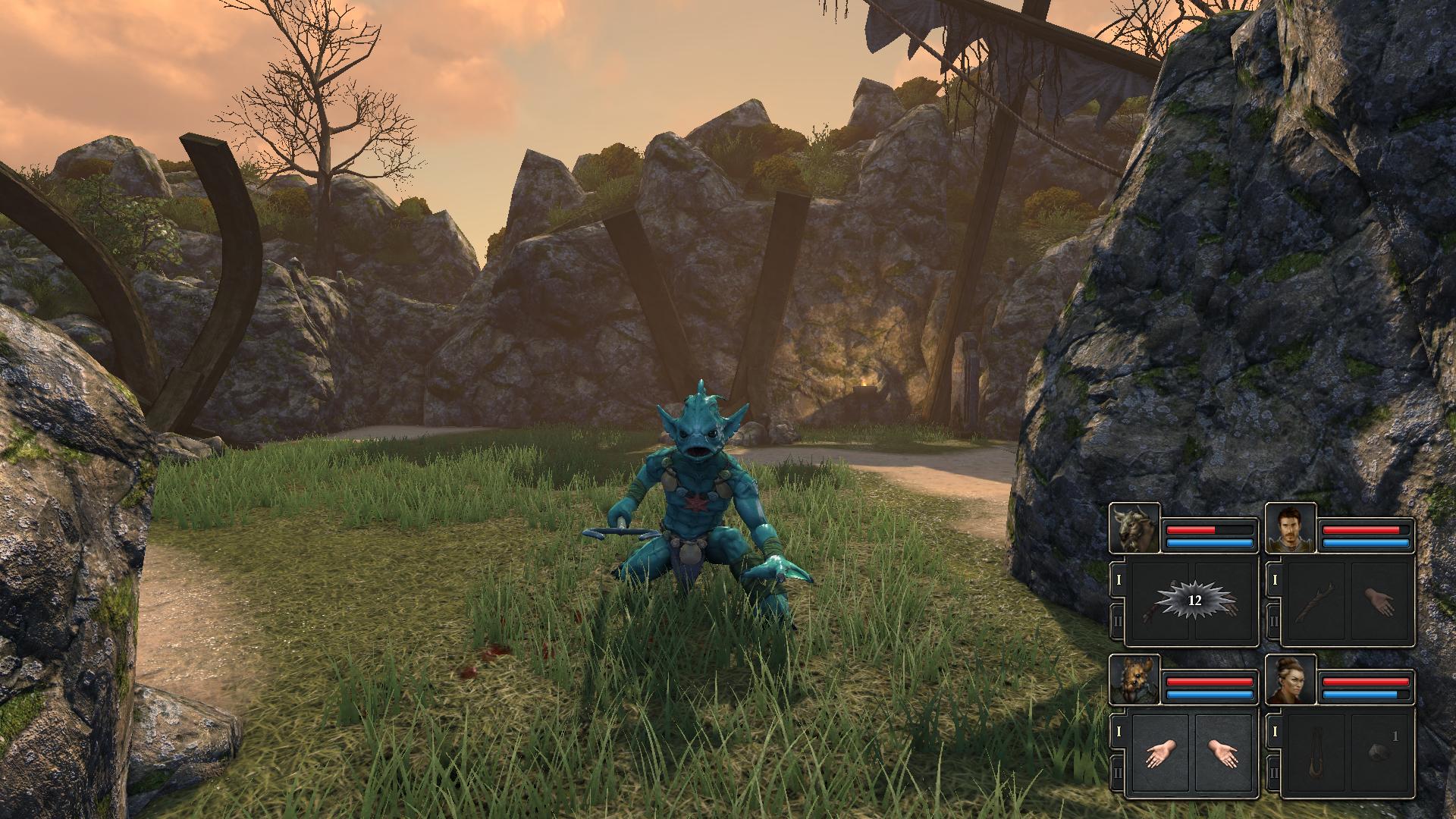Punch with the ratling's right bare hand
The width and height of the screenshot is (1456, 819).
point(1222,755)
